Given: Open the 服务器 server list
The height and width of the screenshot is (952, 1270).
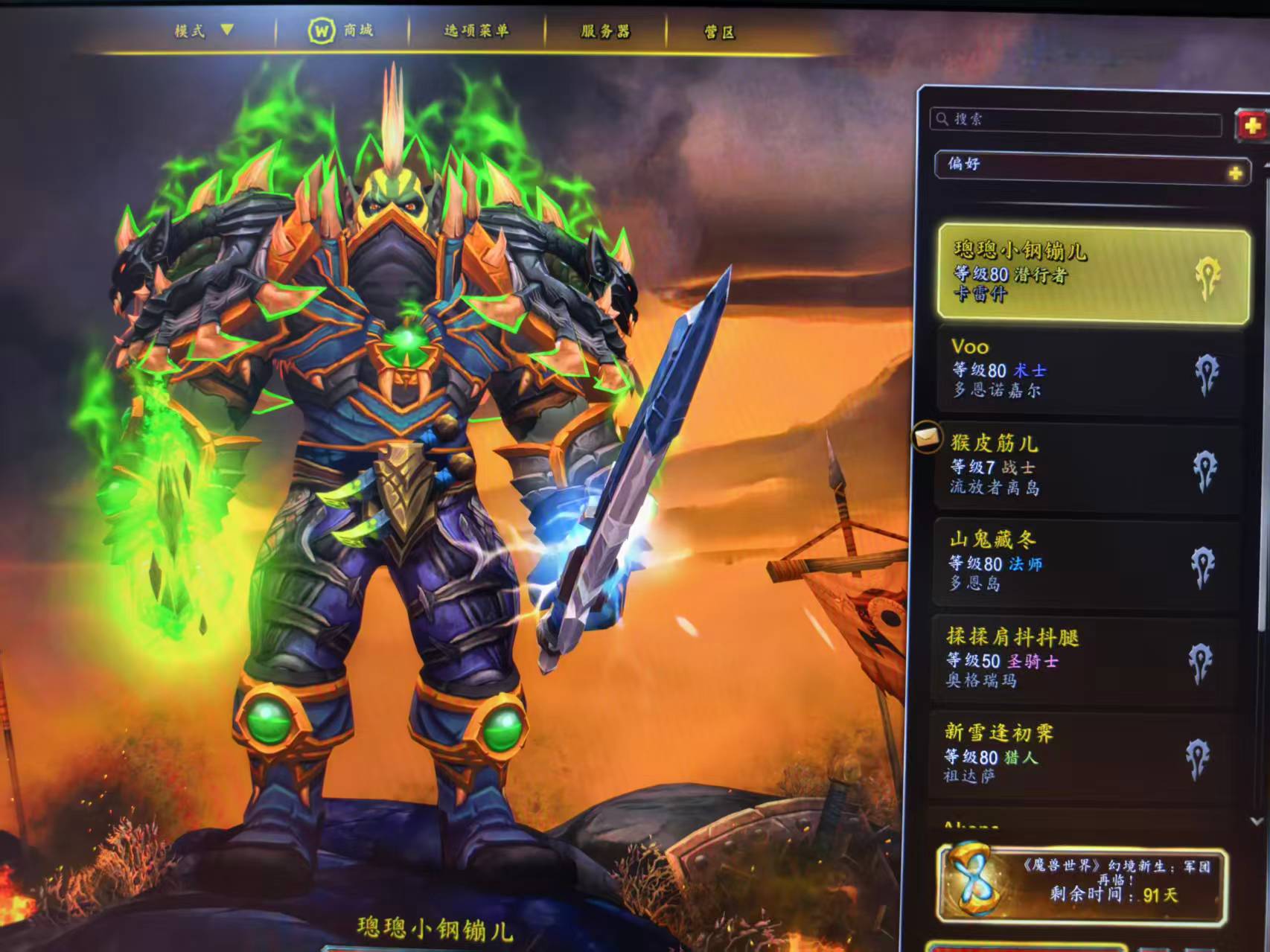Looking at the screenshot, I should (605, 31).
